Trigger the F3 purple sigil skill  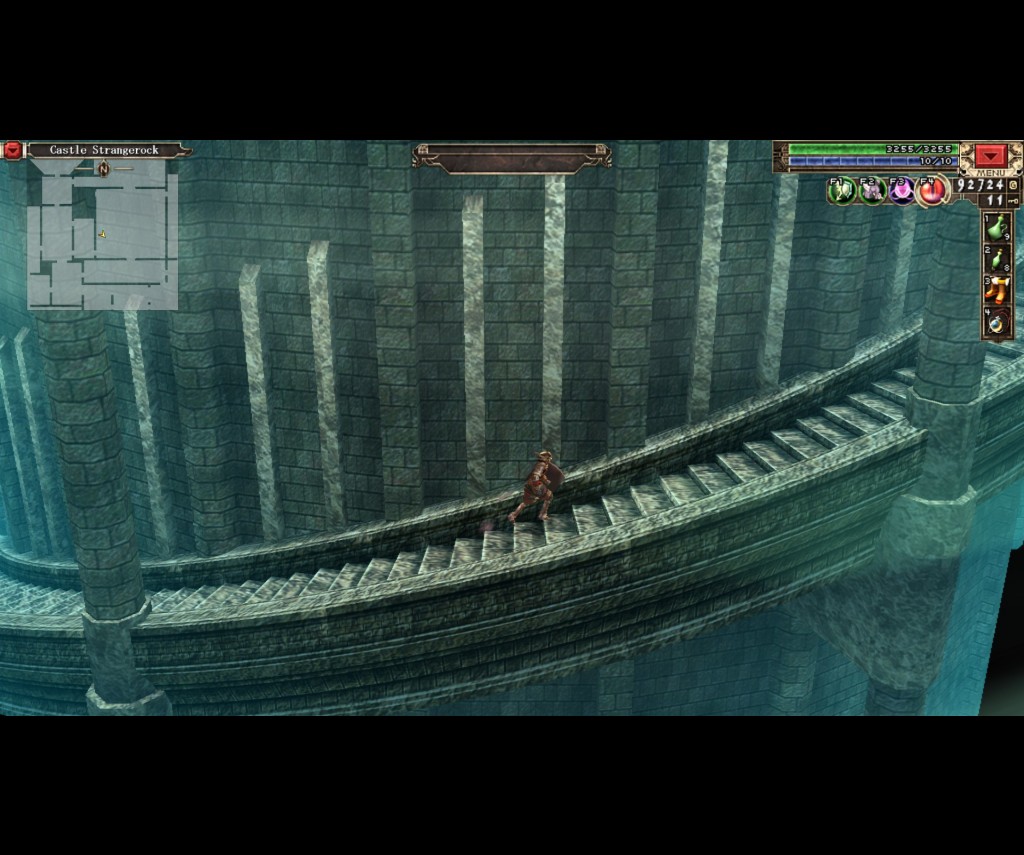902,190
